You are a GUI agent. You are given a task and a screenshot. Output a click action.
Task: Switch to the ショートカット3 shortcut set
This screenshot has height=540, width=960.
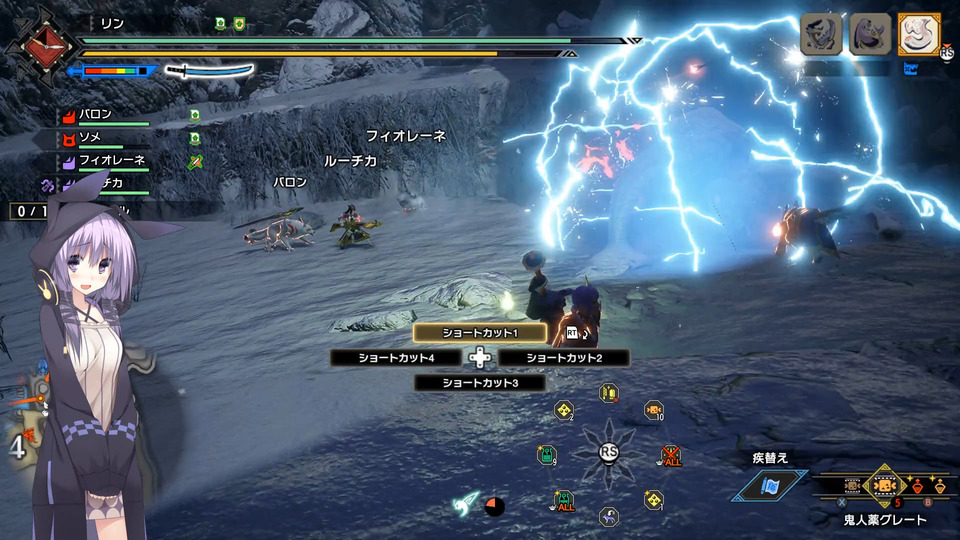click(x=480, y=383)
